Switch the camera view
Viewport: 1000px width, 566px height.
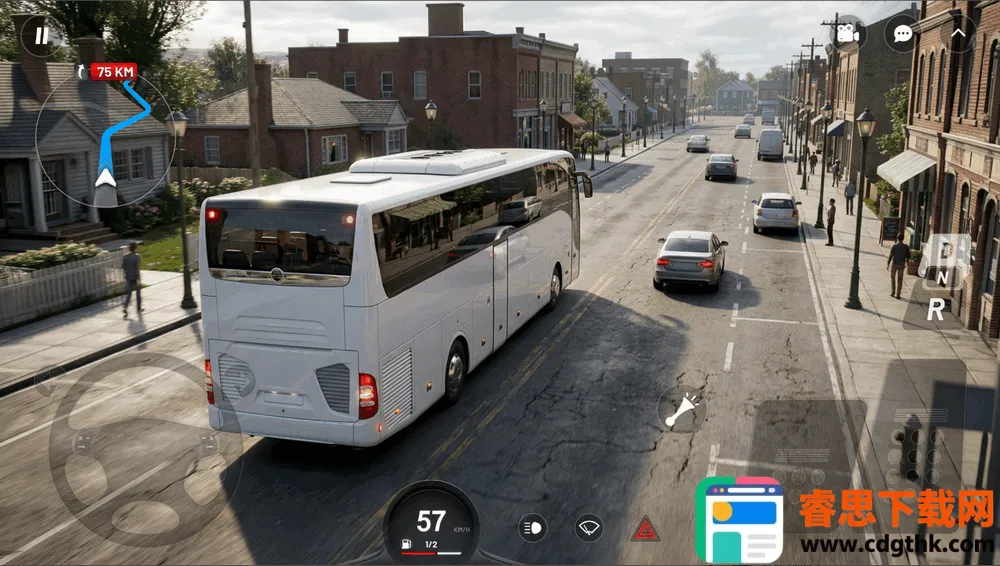pos(847,33)
